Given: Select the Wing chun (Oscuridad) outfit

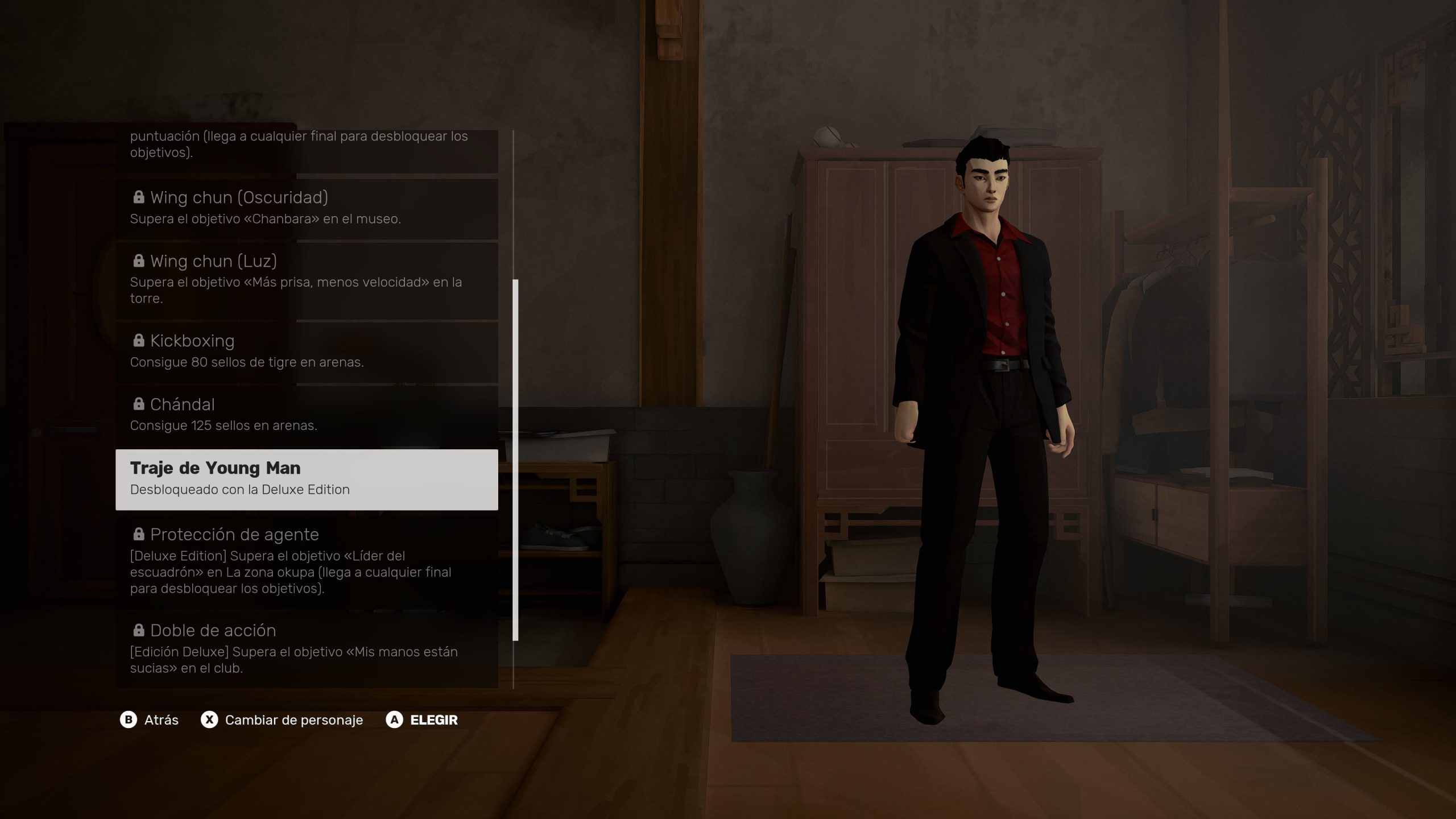Looking at the screenshot, I should coord(307,208).
